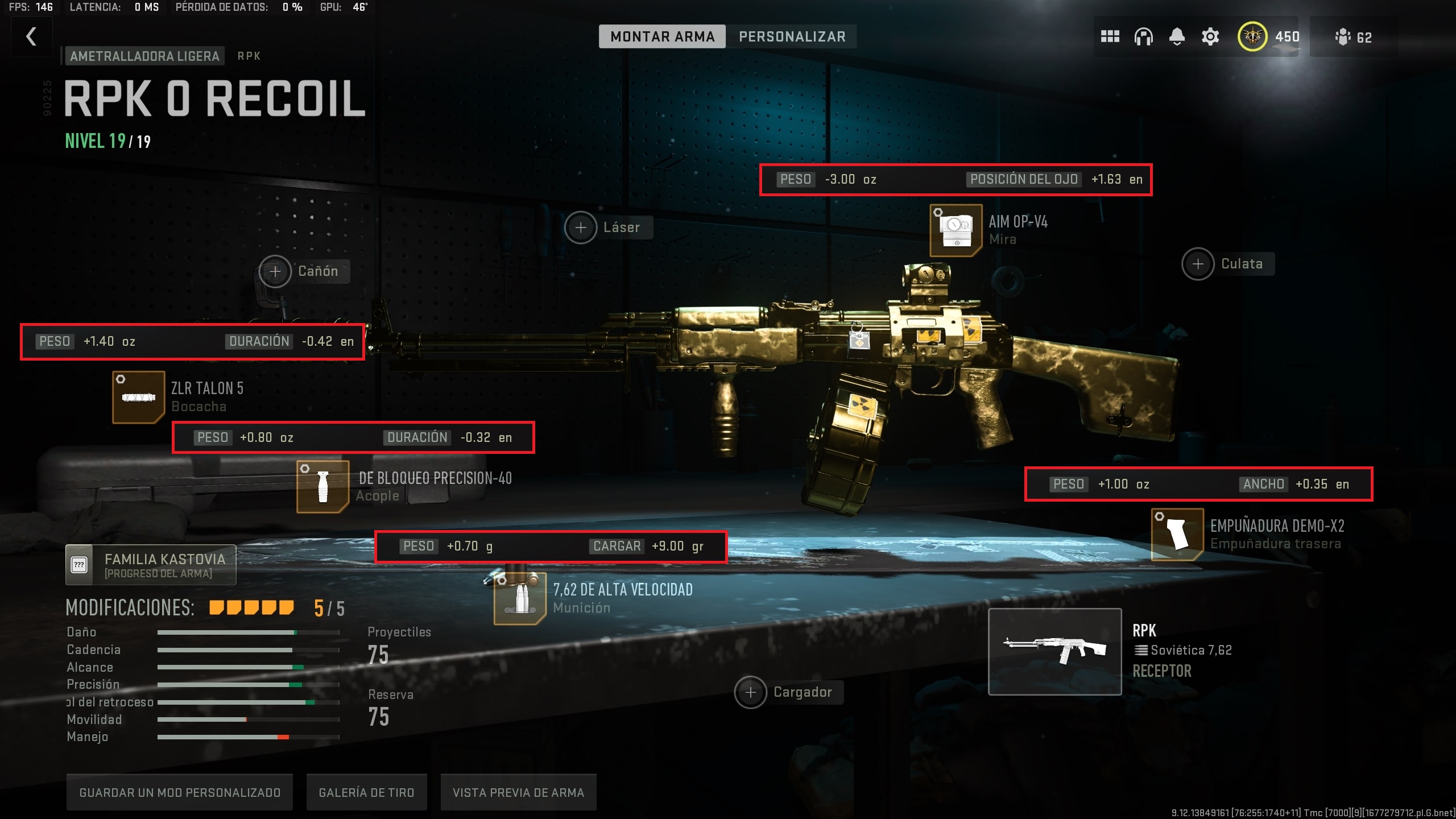This screenshot has height=819, width=1456.
Task: Select the Montar Arma tab
Action: pos(662,37)
